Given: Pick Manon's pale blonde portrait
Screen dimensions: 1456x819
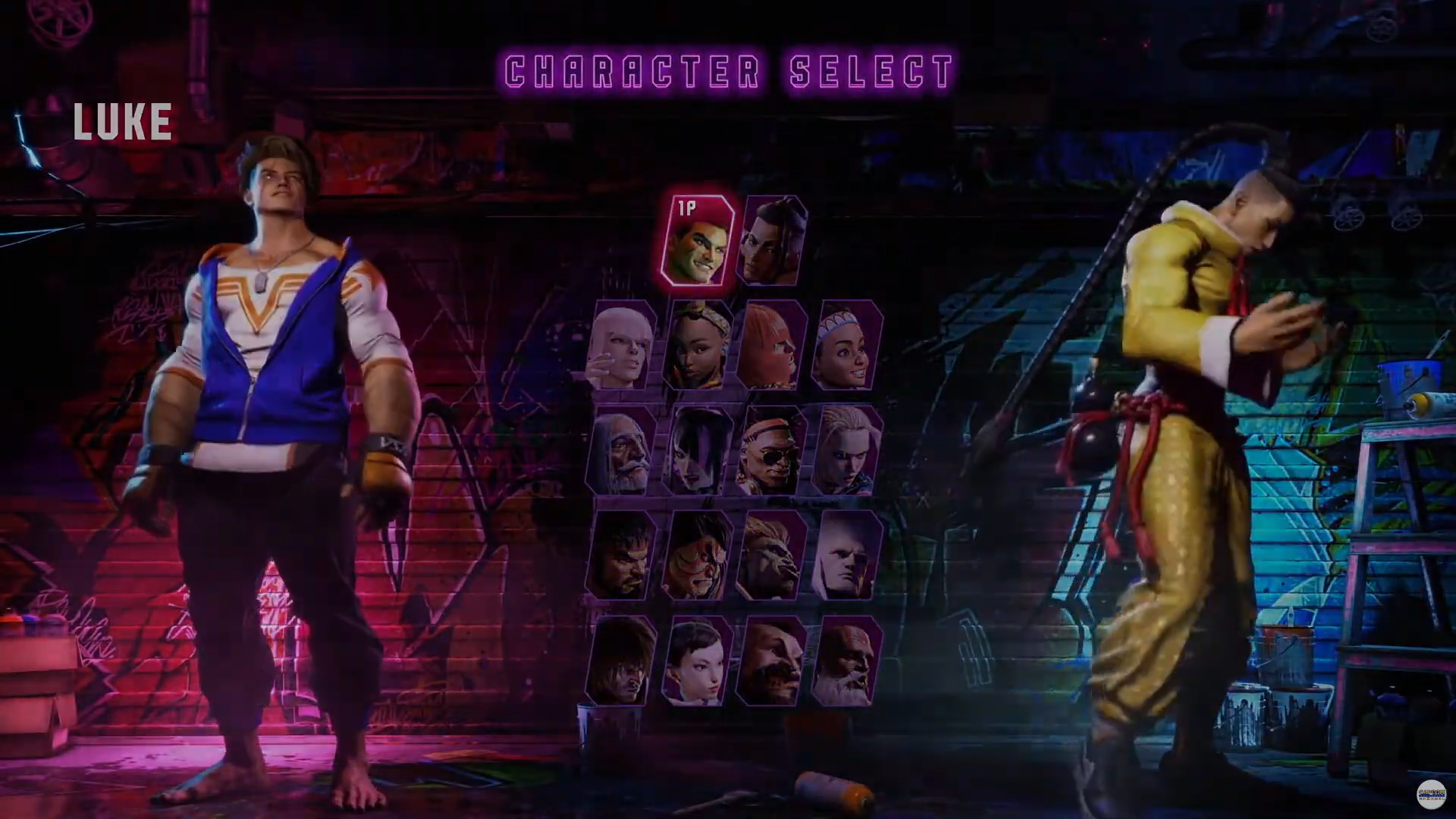Looking at the screenshot, I should (622, 346).
